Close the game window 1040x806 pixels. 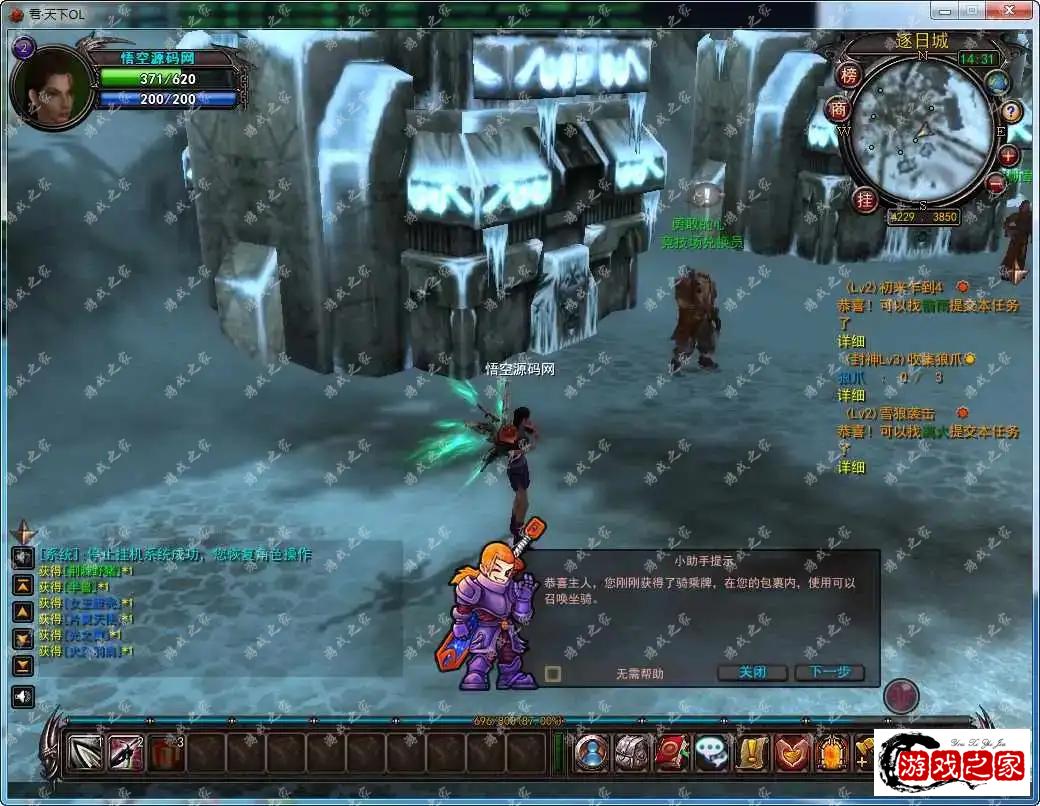point(1011,12)
